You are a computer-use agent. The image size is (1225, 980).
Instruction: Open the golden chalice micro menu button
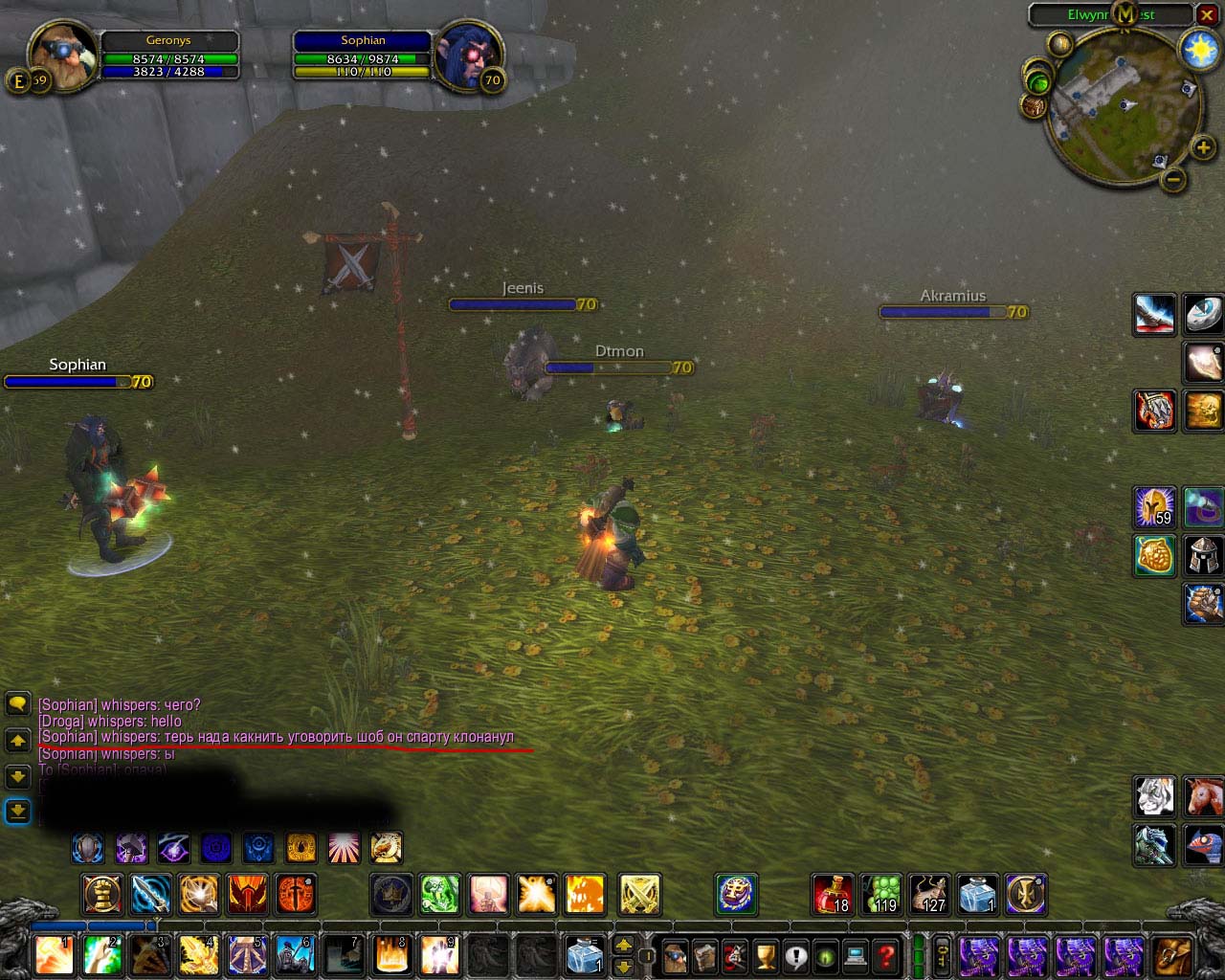point(765,955)
